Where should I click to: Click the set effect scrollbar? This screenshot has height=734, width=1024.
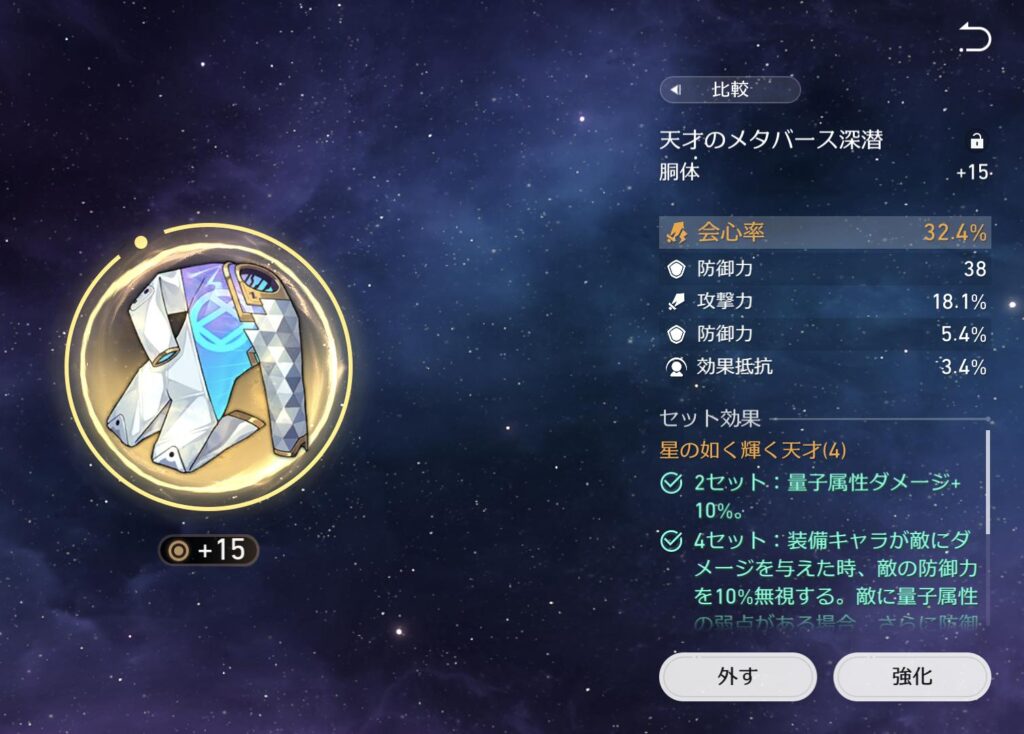pyautogui.click(x=988, y=482)
